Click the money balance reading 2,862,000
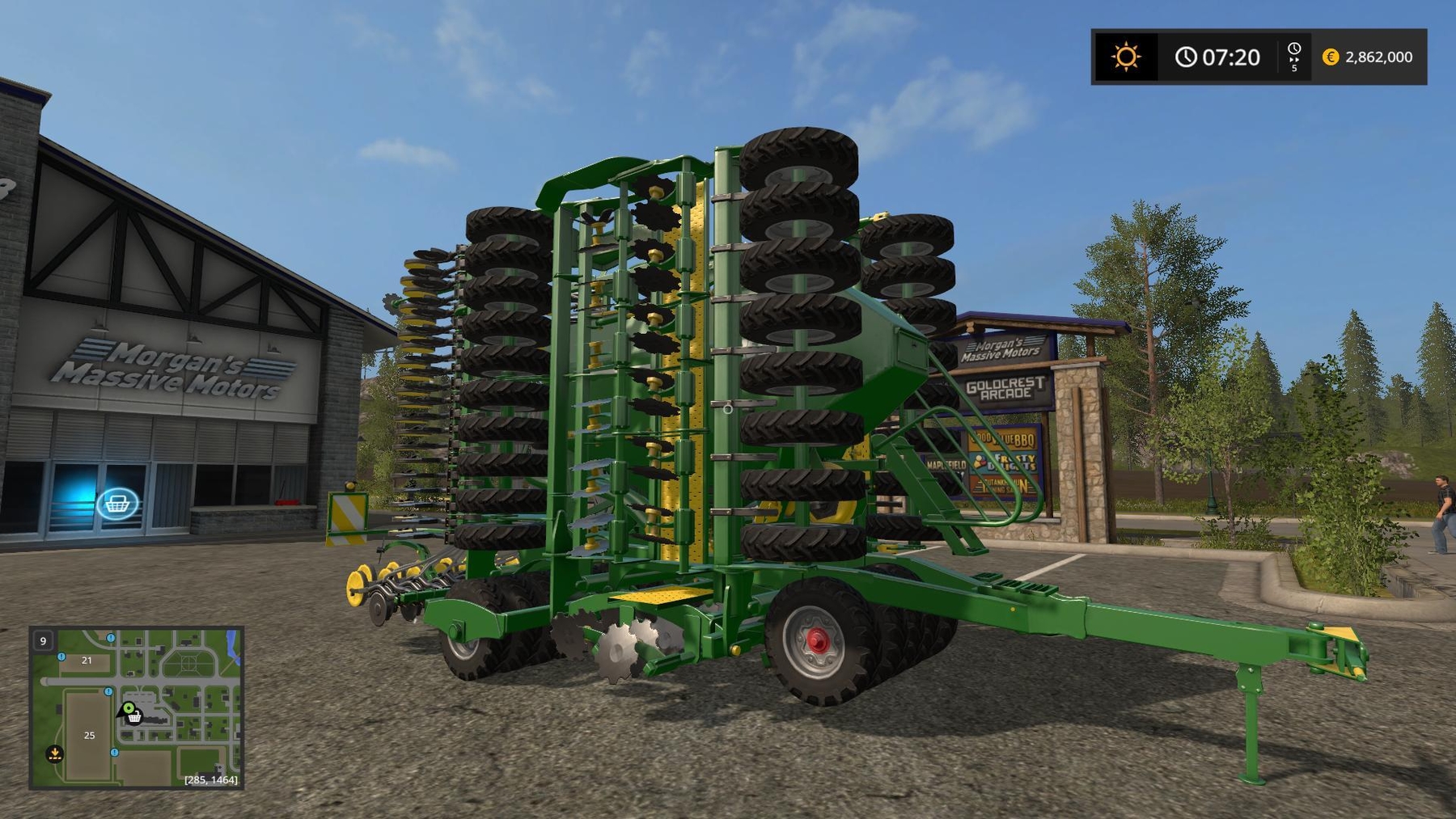 click(1379, 57)
